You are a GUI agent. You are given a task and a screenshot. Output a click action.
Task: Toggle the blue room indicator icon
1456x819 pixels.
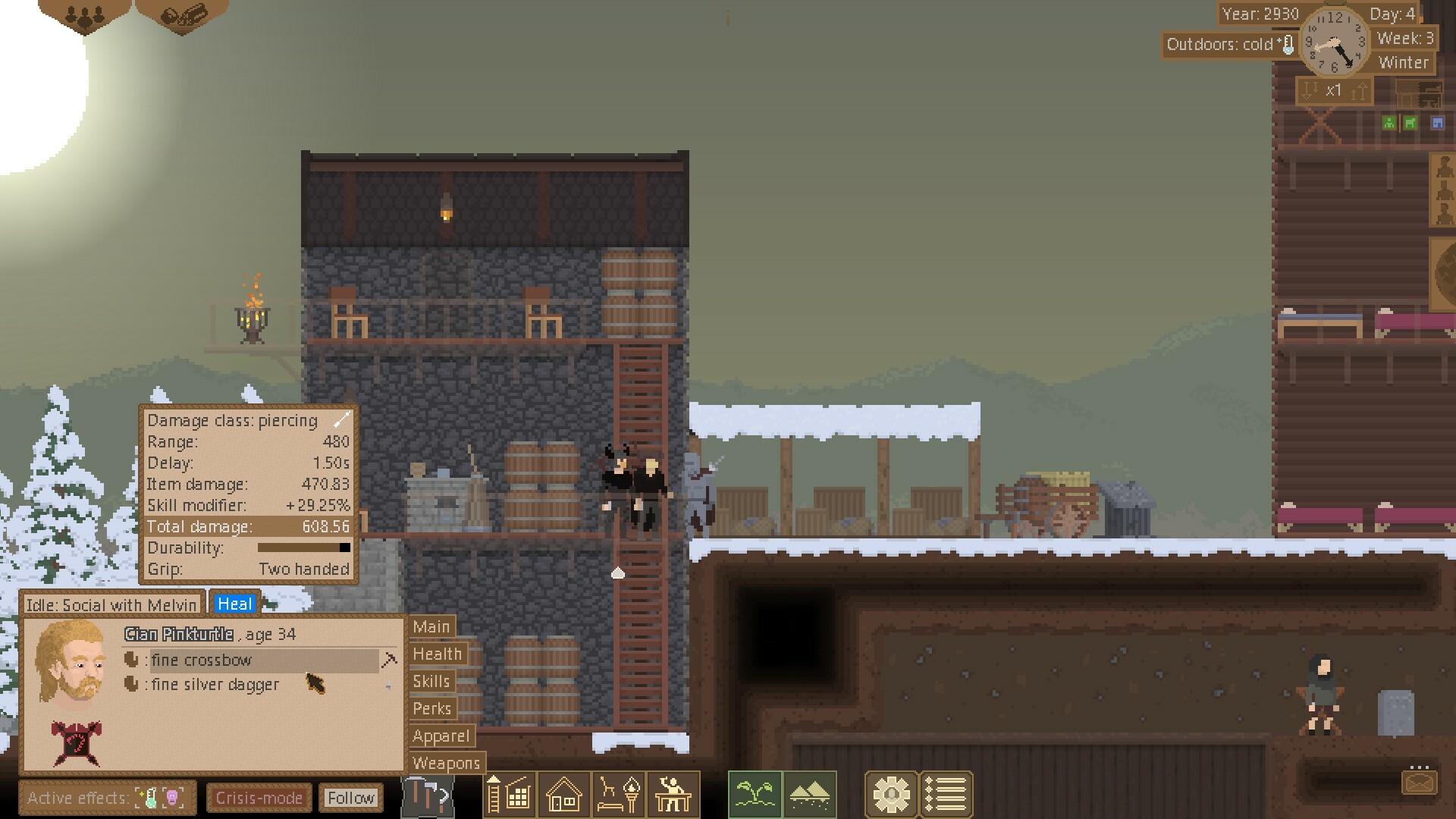[1436, 122]
